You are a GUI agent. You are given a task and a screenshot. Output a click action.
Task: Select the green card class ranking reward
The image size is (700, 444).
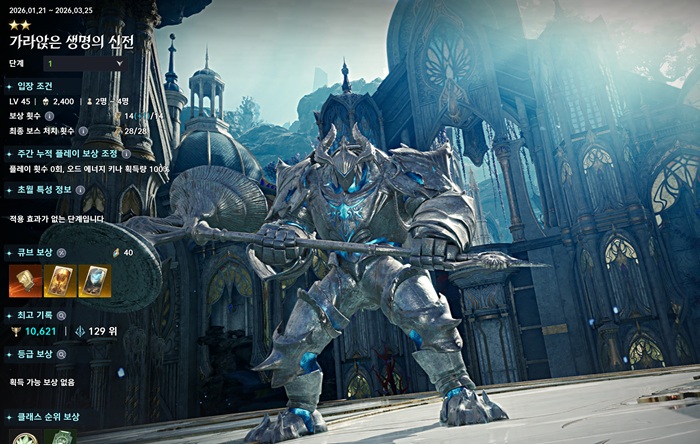[60, 438]
